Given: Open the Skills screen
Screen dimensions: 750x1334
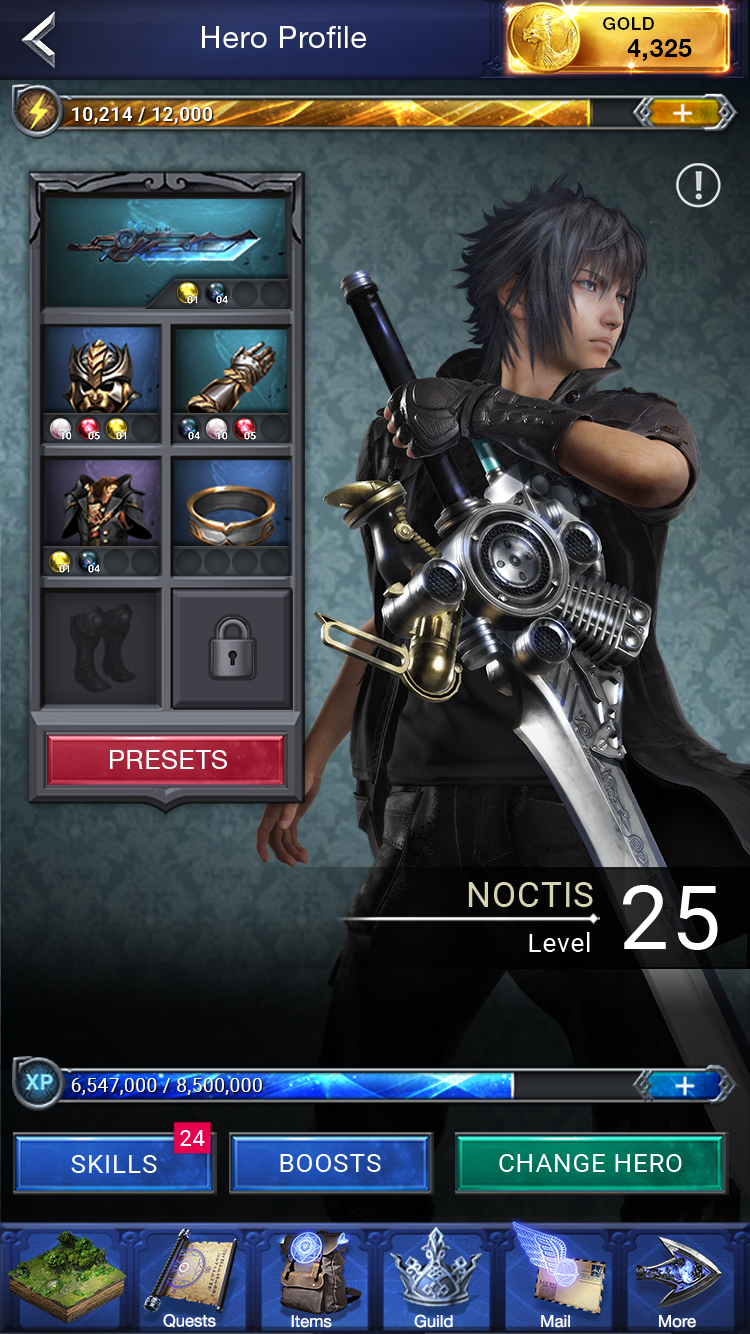Looking at the screenshot, I should (114, 1164).
